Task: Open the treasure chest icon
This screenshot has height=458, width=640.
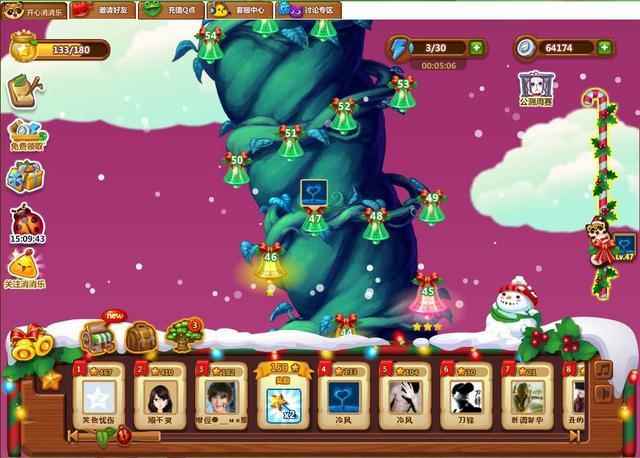Action: pos(98,337)
